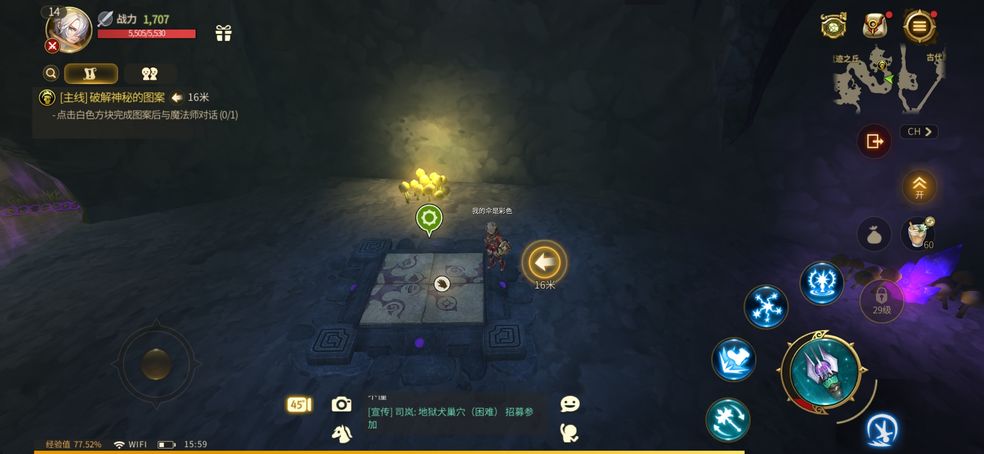Switch to the quest scroll tab
Image resolution: width=984 pixels, height=454 pixels.
(91, 73)
